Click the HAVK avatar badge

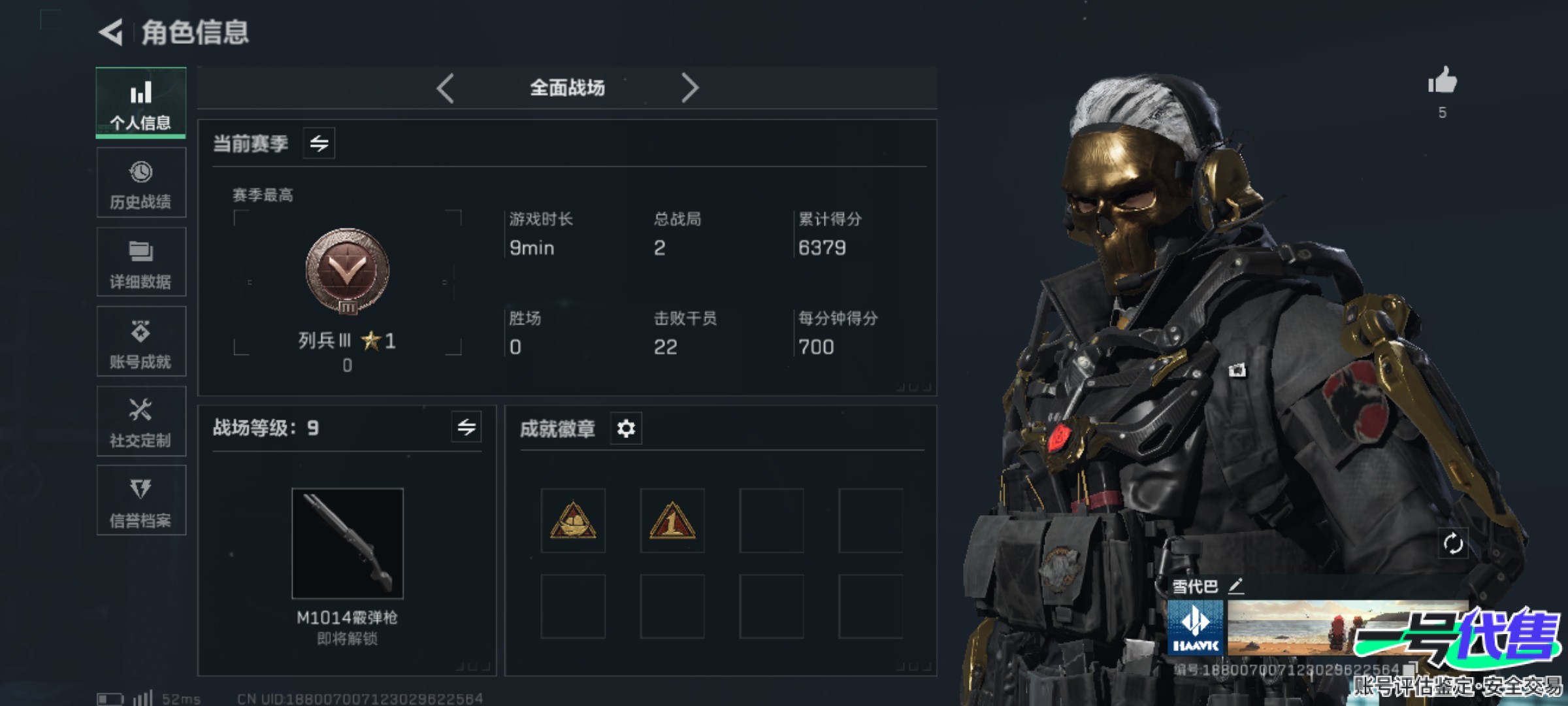[x=1196, y=628]
